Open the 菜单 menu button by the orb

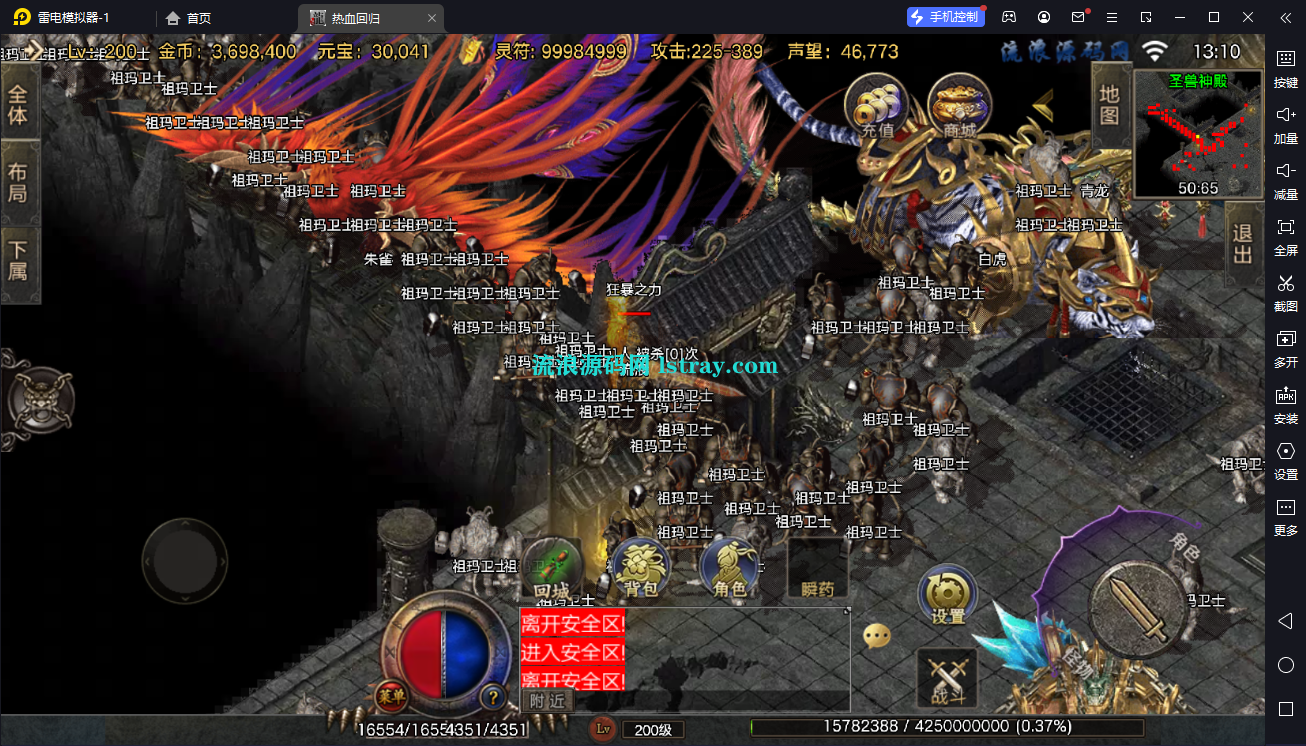(391, 696)
